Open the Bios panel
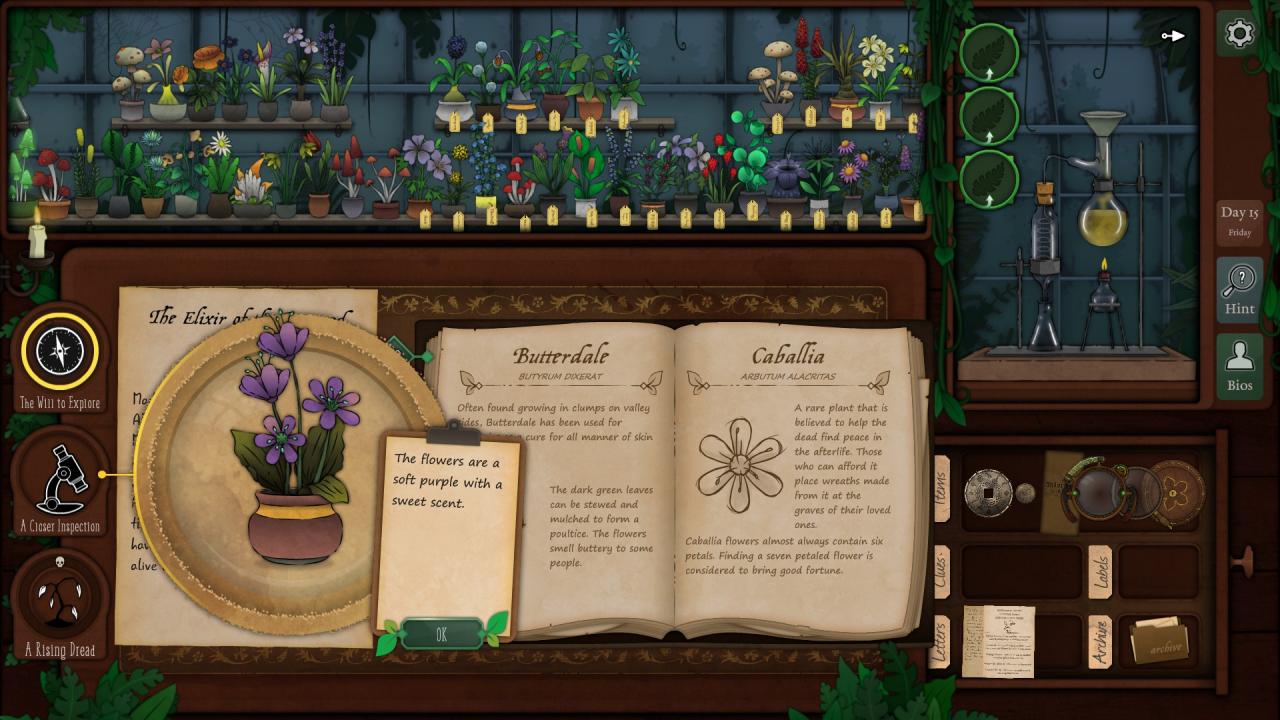This screenshot has height=720, width=1280. pos(1239,366)
